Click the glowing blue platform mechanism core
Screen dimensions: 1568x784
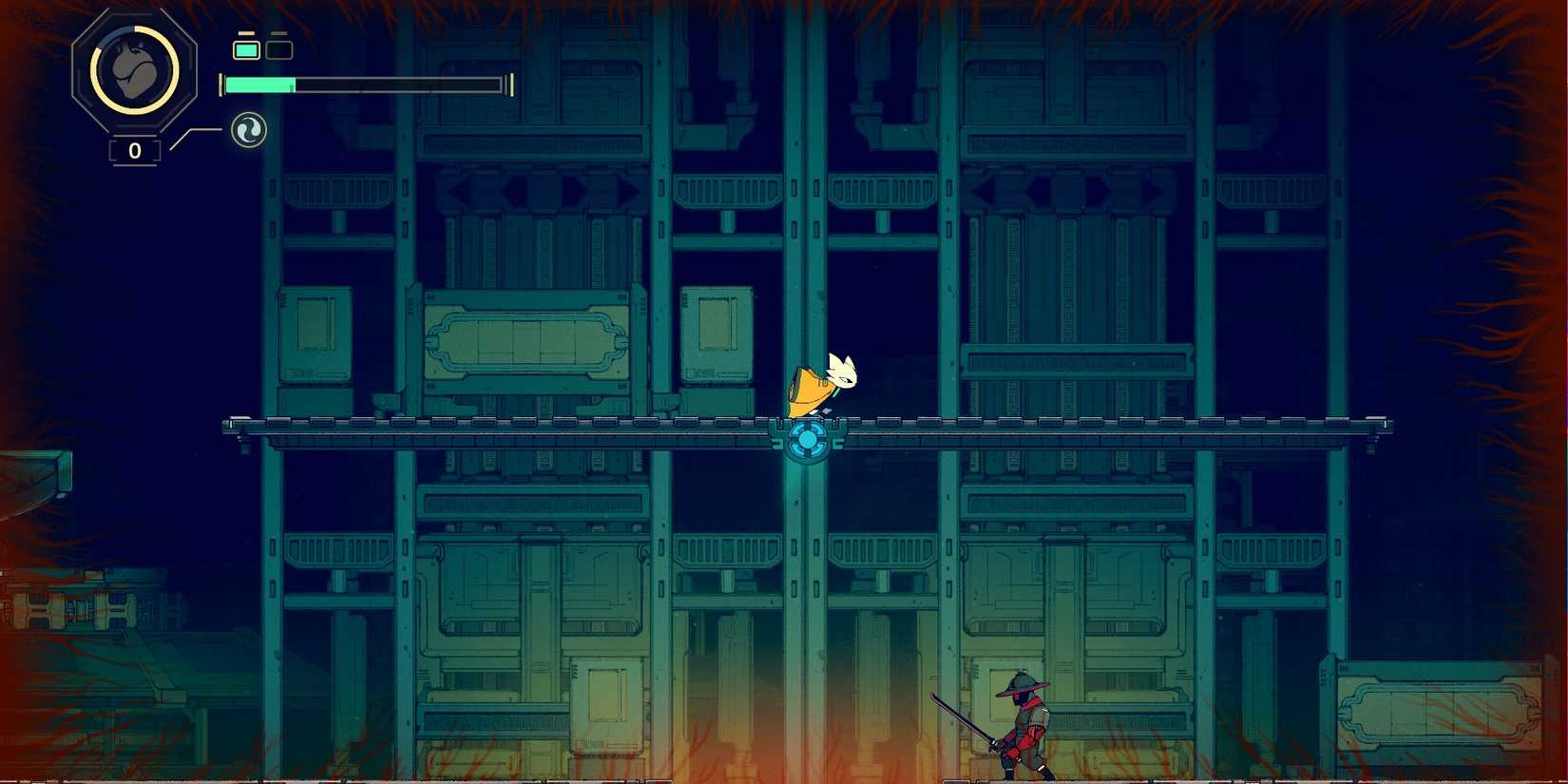click(810, 439)
